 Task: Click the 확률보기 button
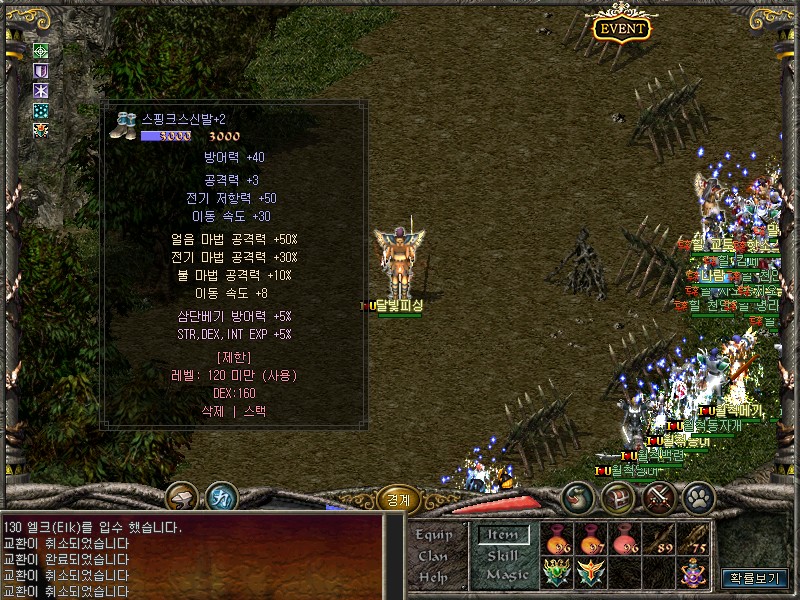tap(756, 578)
